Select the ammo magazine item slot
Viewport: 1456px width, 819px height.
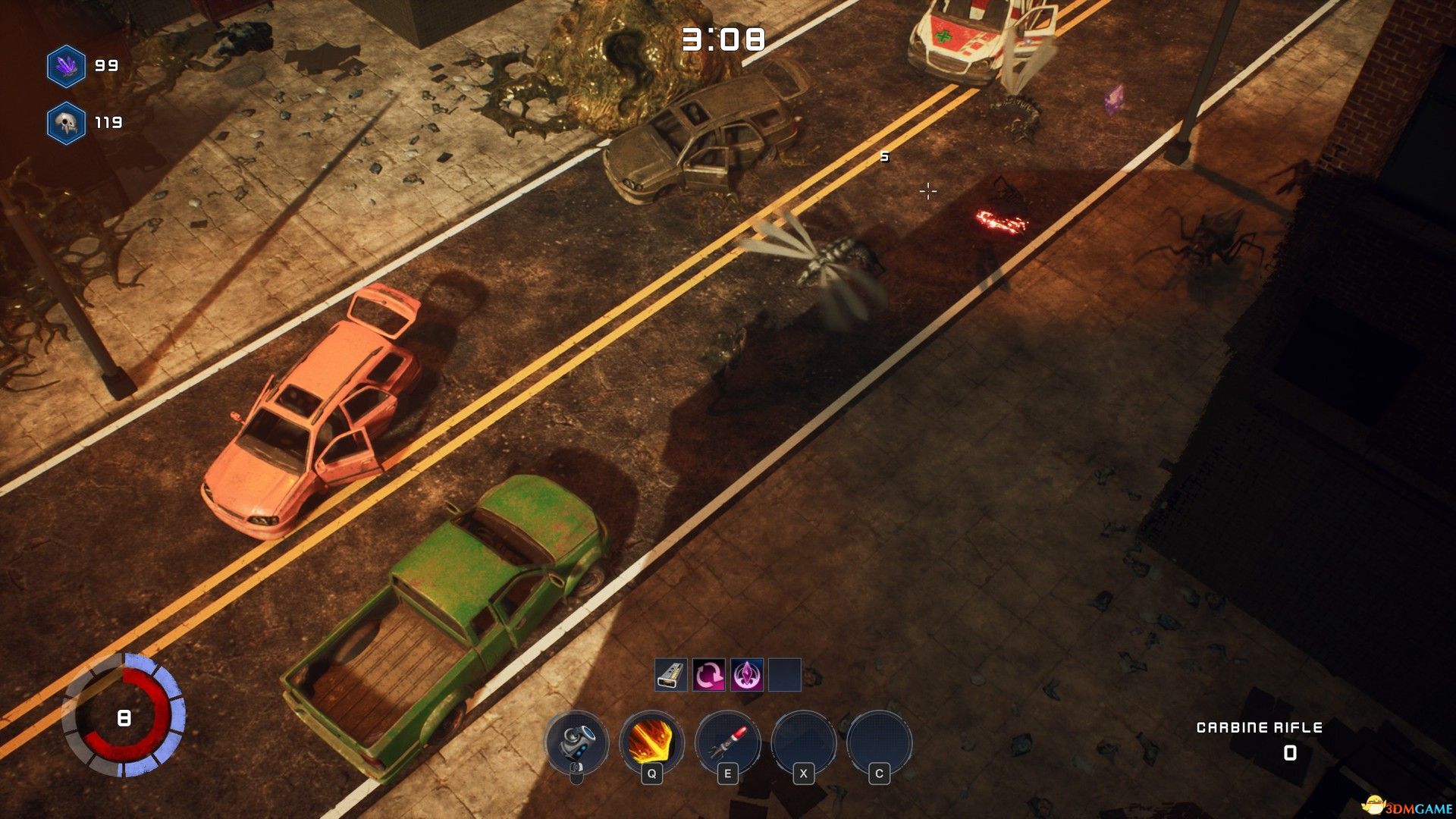click(671, 675)
